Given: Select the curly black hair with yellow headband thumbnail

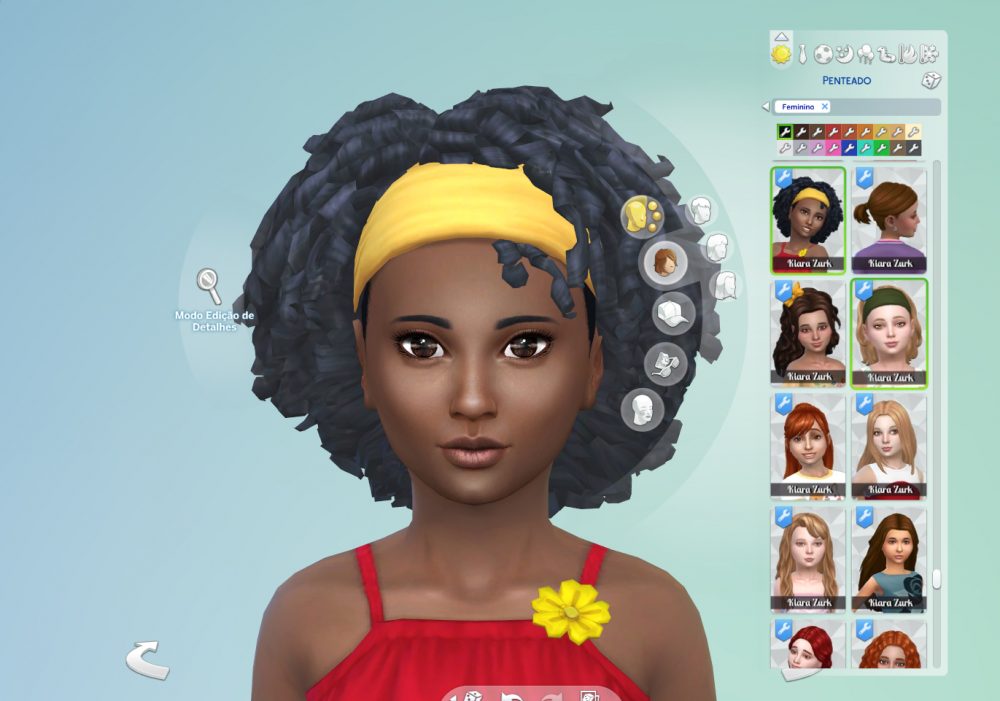Looking at the screenshot, I should coord(808,220).
